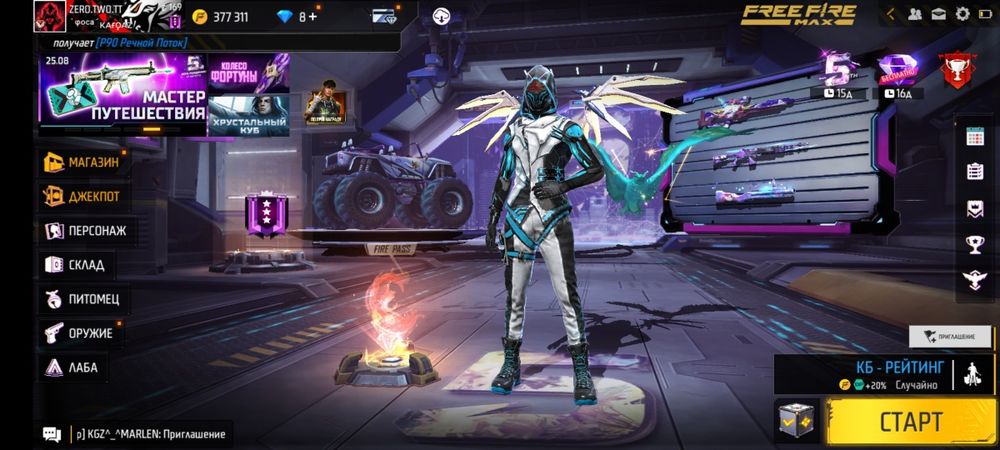The height and width of the screenshot is (450, 1000).
Task: Open the mail envelope icon
Action: point(939,14)
